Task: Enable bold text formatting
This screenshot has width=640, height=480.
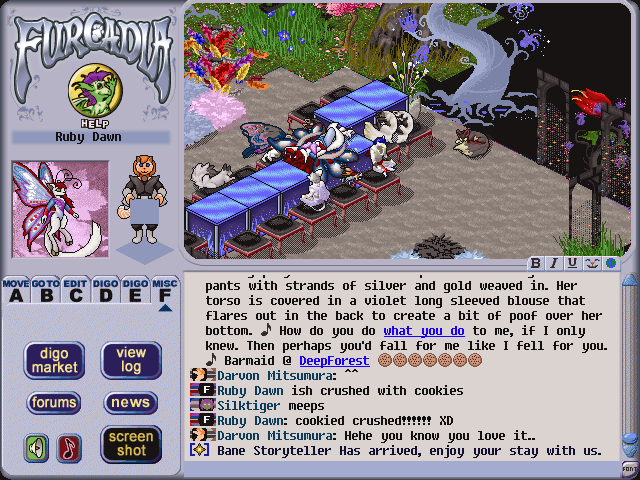Action: 536,263
